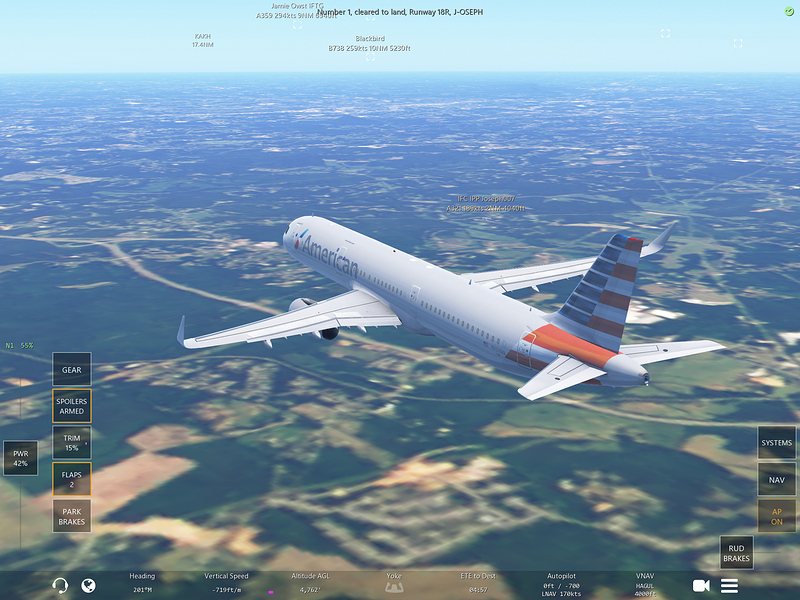Click the FLAPS 2 control

tap(72, 479)
